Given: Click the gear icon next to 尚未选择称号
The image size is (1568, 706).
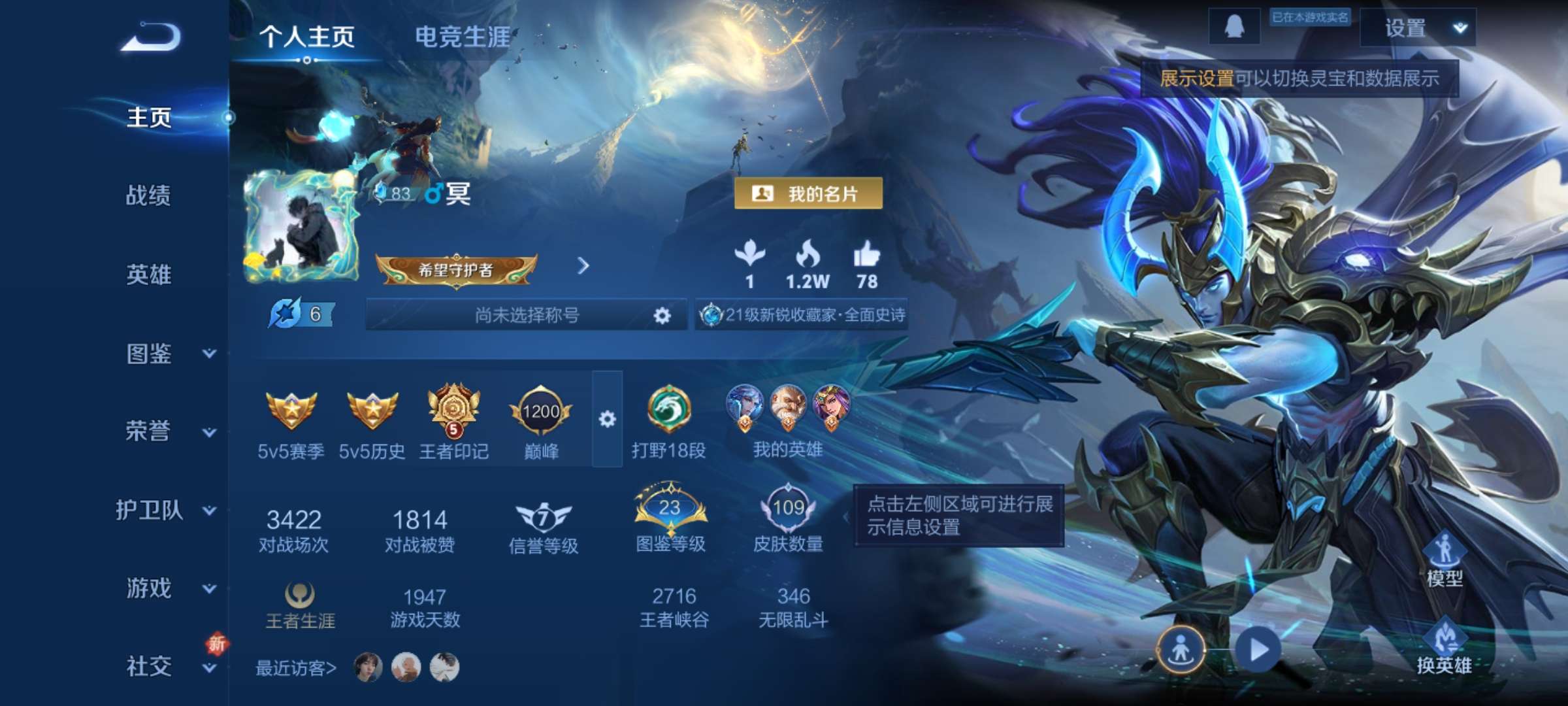Looking at the screenshot, I should (662, 314).
